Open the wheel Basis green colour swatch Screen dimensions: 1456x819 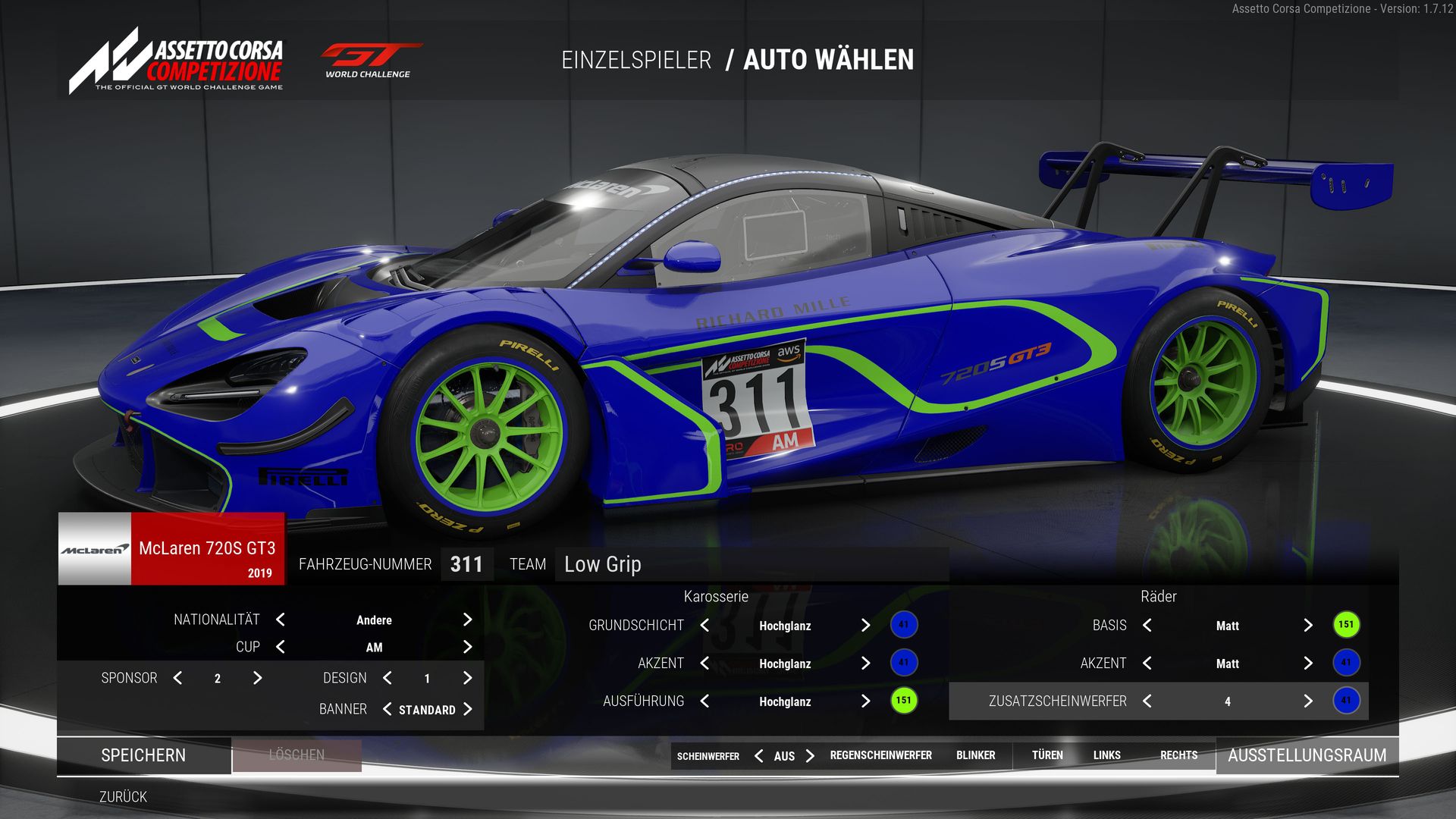[1346, 625]
